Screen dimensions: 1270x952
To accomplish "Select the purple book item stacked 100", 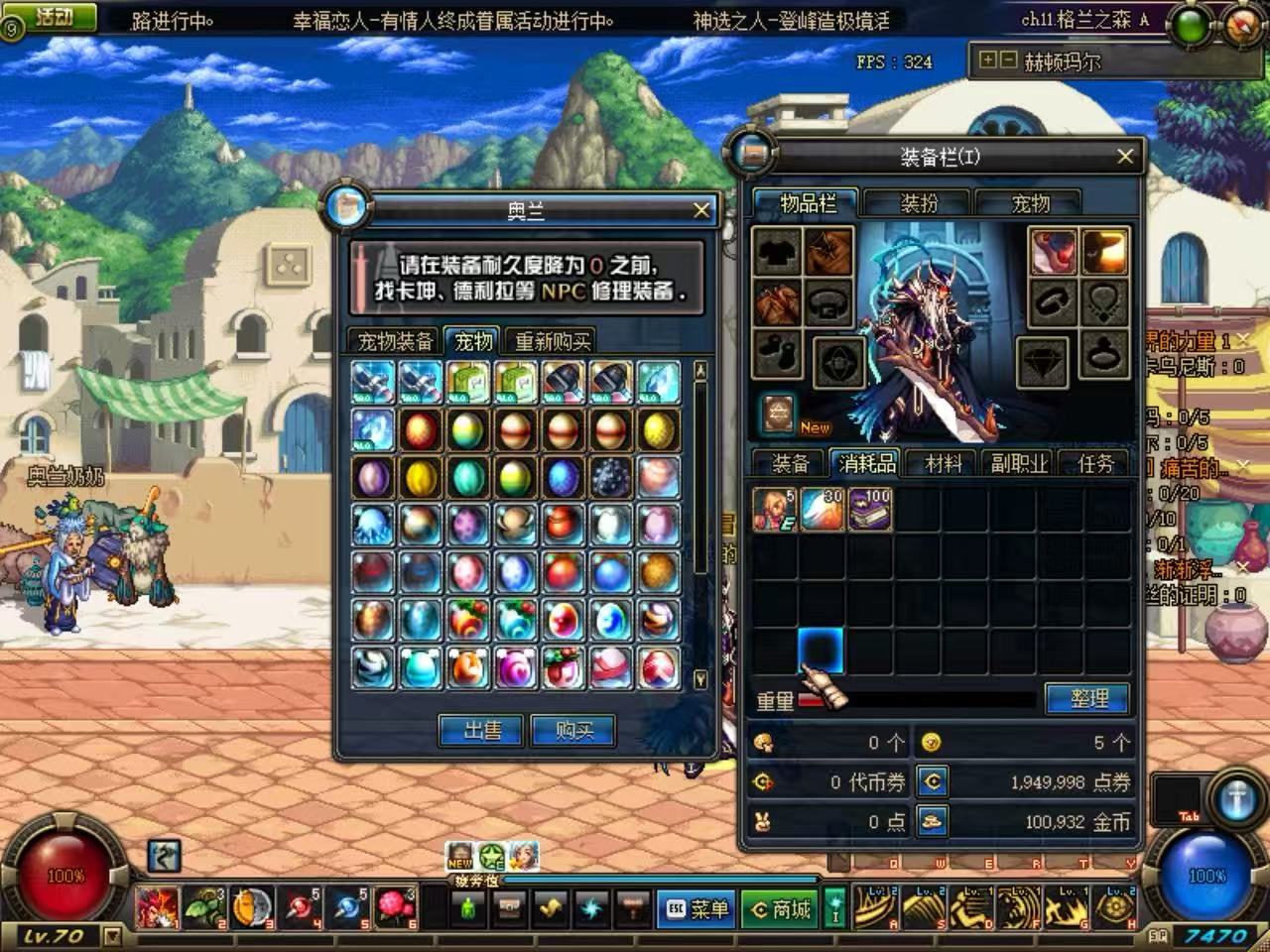I will click(870, 510).
